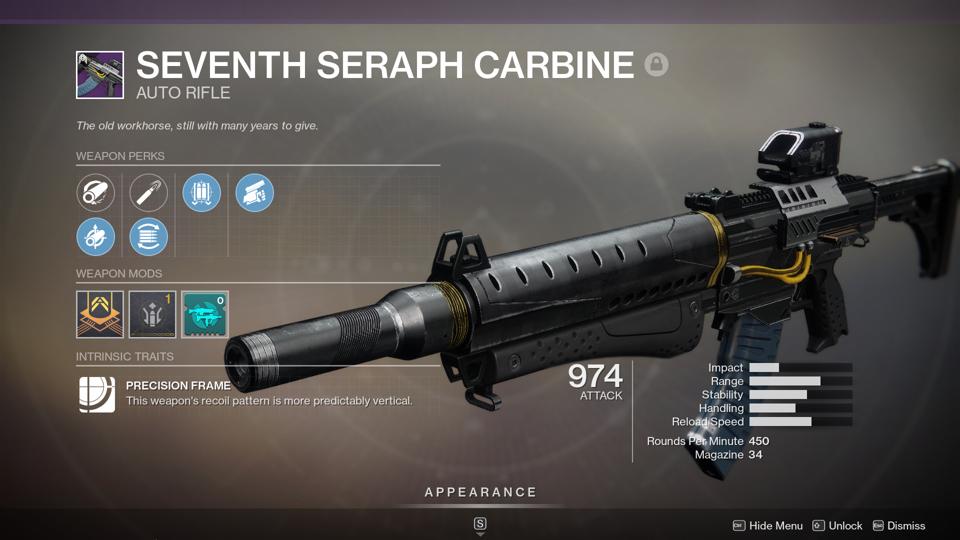This screenshot has width=960, height=540.
Task: Select the single bullet magazine perk
Action: click(149, 192)
